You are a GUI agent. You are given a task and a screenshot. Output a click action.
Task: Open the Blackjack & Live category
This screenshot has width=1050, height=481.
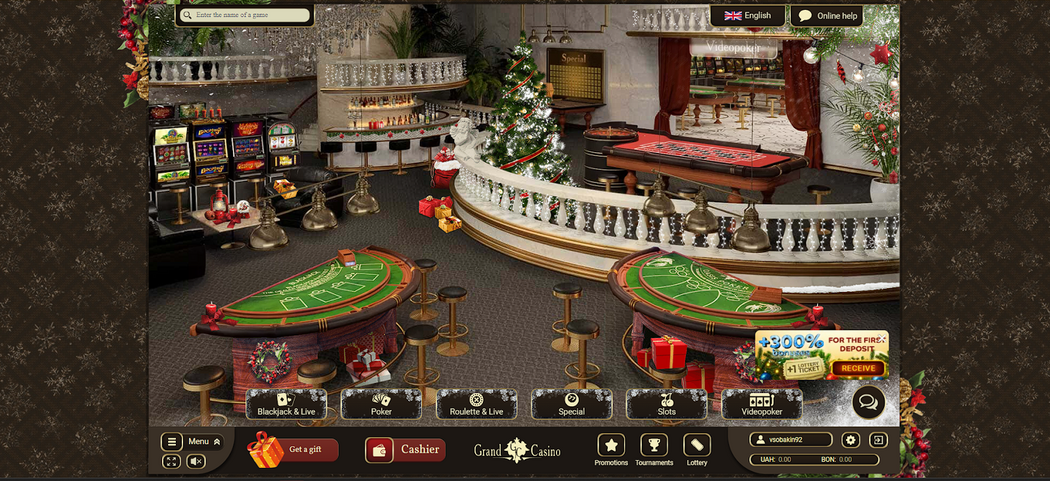pyautogui.click(x=286, y=404)
